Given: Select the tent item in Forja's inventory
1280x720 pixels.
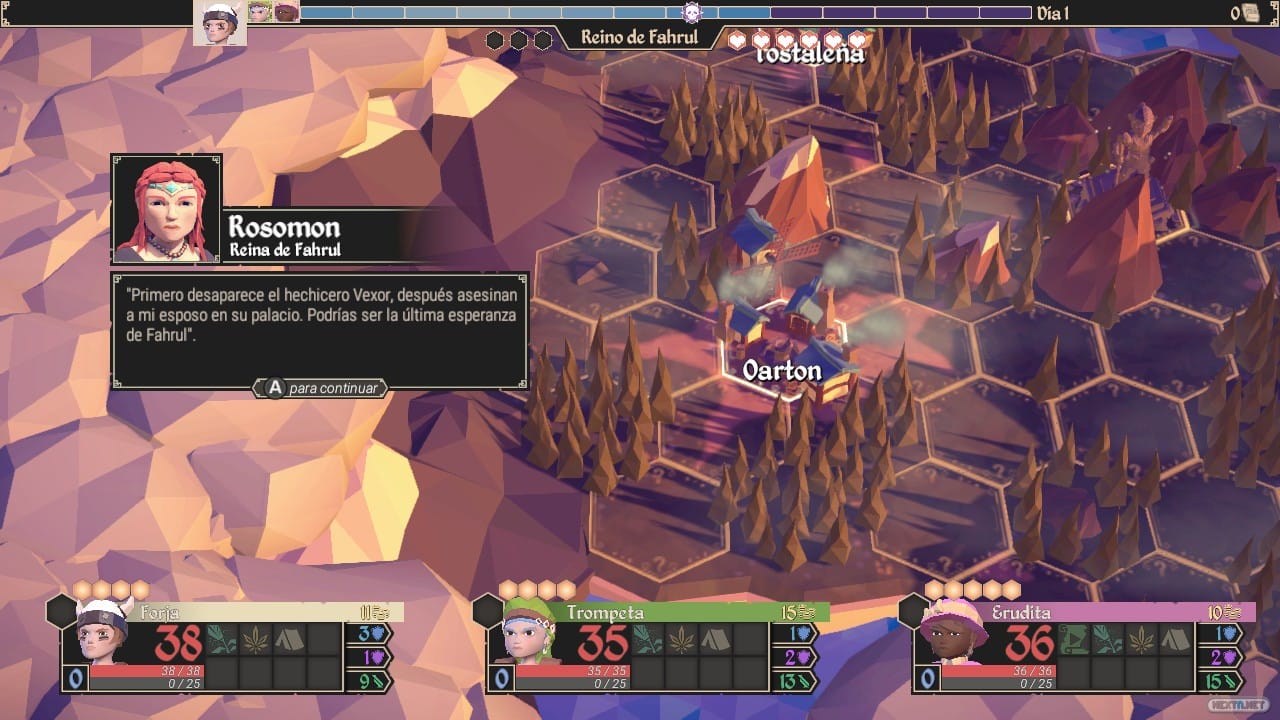Looking at the screenshot, I should (x=291, y=640).
